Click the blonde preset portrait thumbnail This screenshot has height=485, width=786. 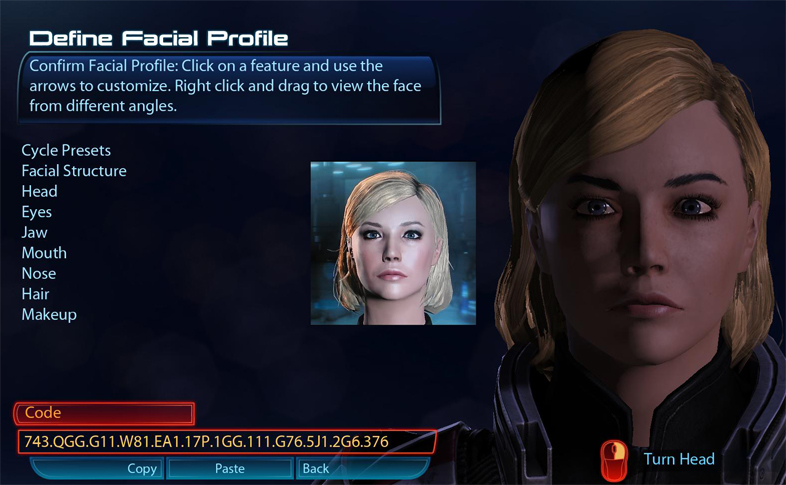(x=392, y=243)
